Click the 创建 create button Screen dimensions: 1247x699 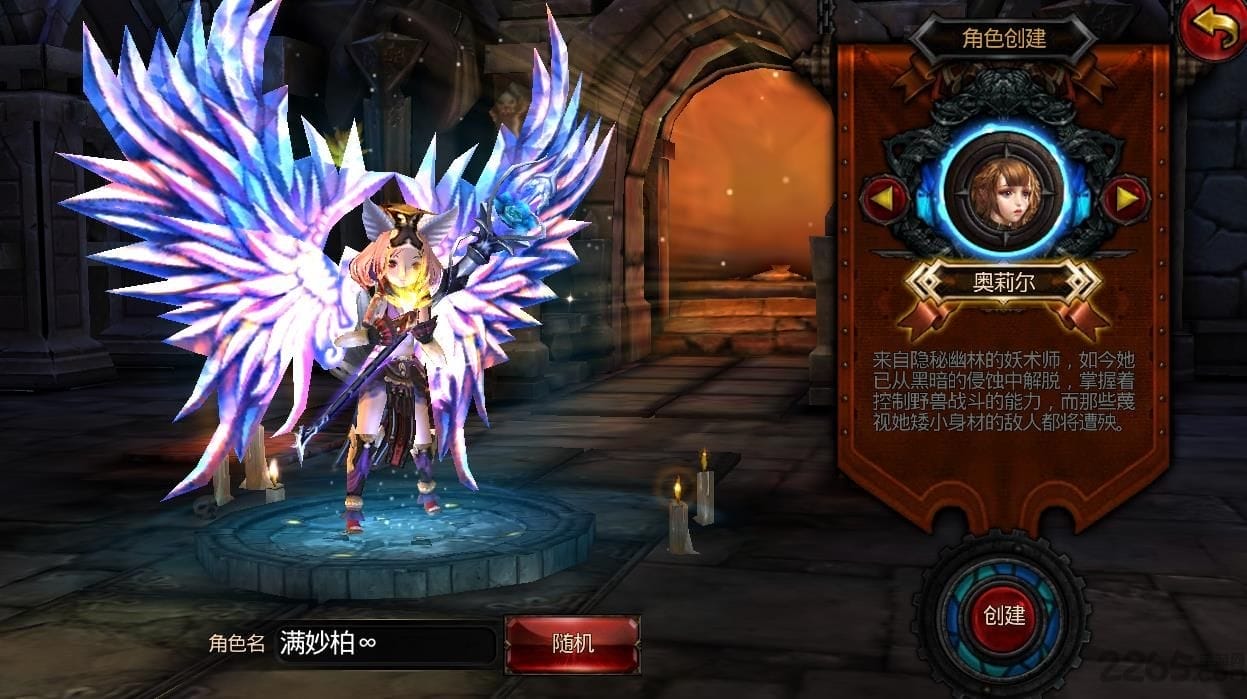pyautogui.click(x=1004, y=615)
